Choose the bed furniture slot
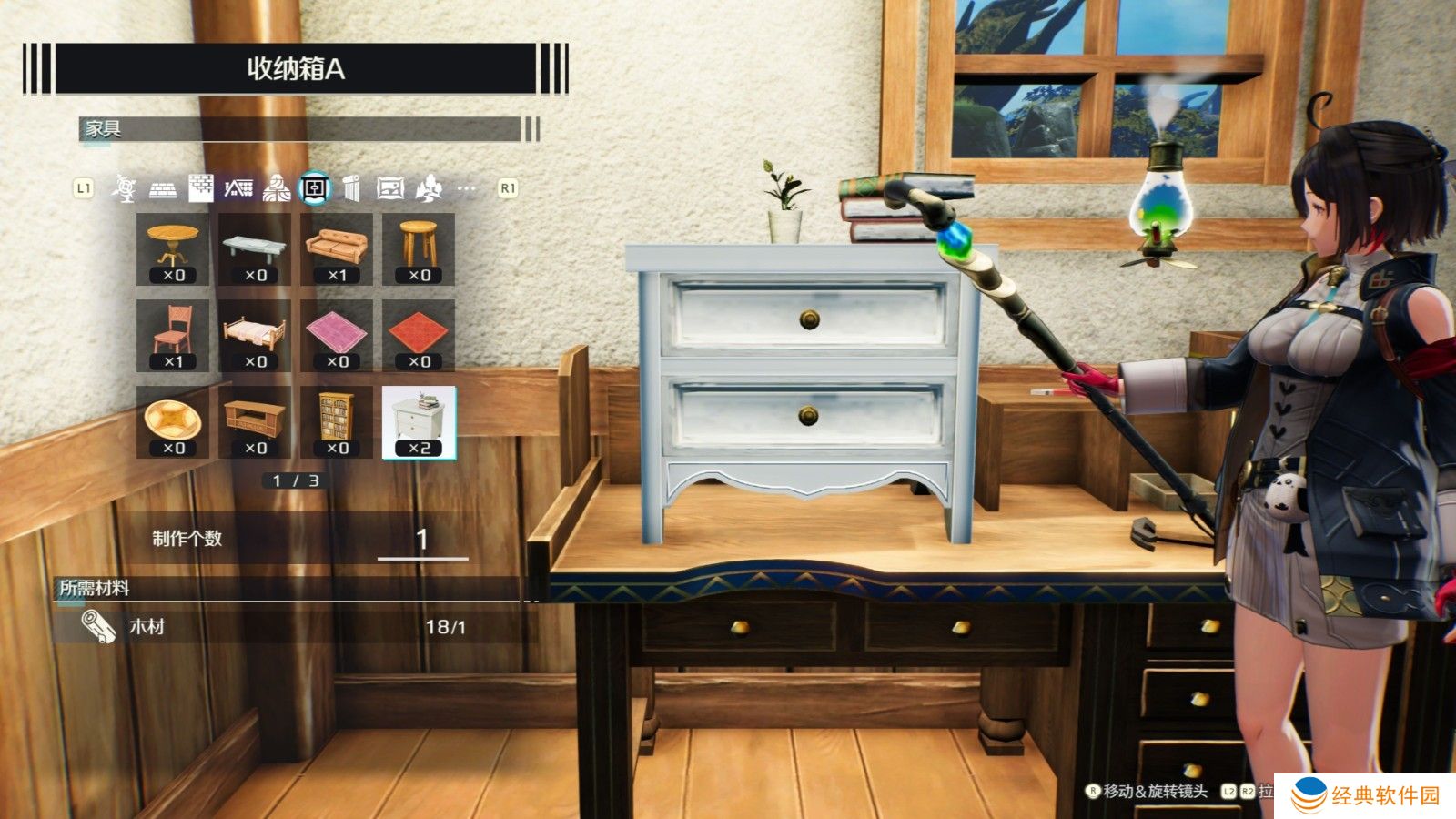The image size is (1456, 819). [x=255, y=335]
